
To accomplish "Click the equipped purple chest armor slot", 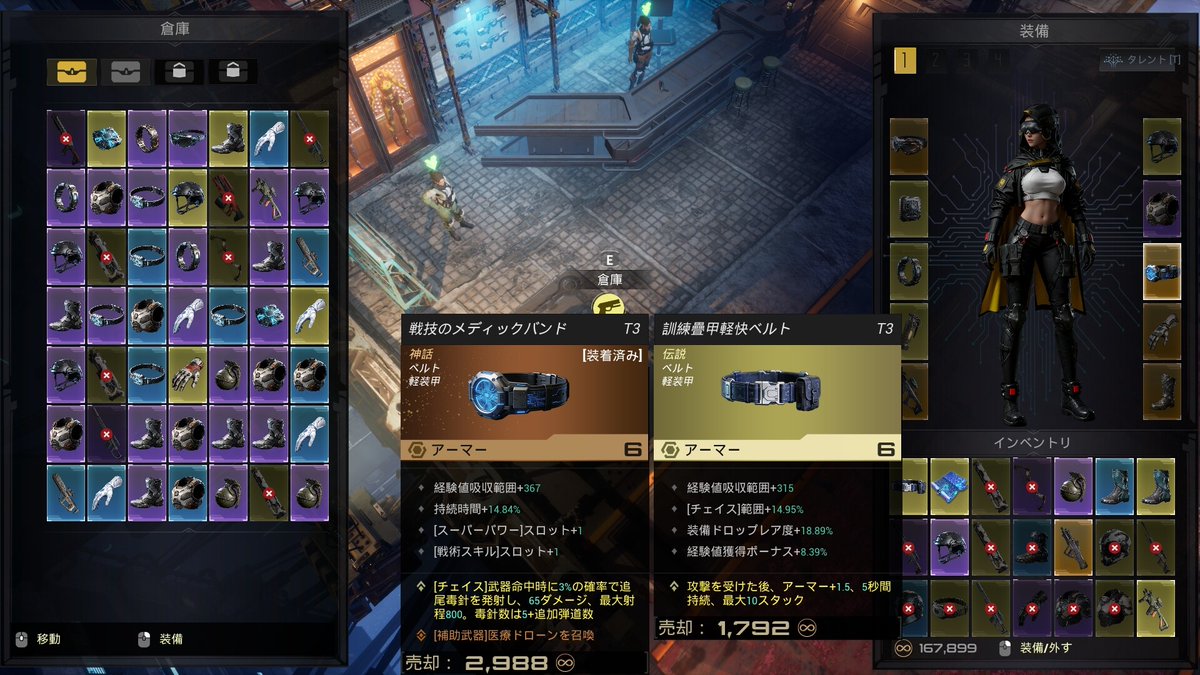I will [x=1162, y=209].
